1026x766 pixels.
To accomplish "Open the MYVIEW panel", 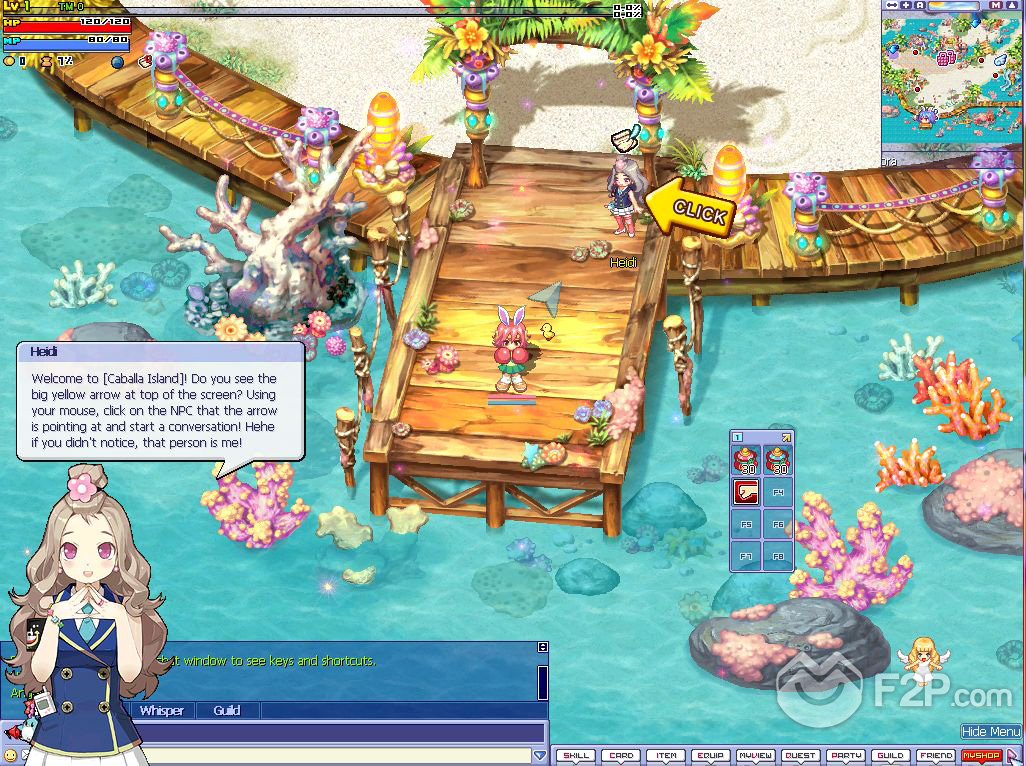I will coord(755,756).
